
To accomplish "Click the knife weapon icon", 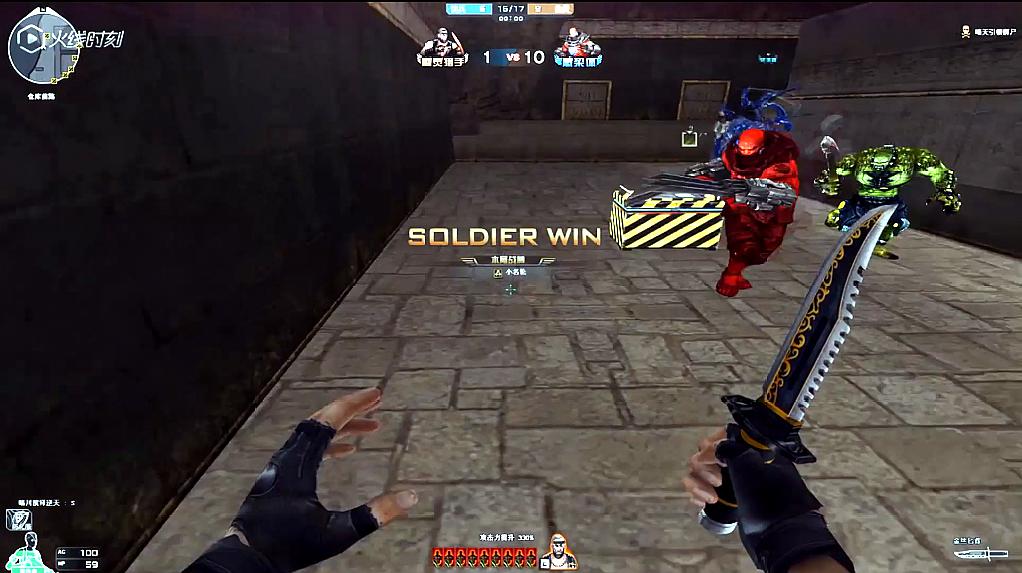I will point(980,553).
